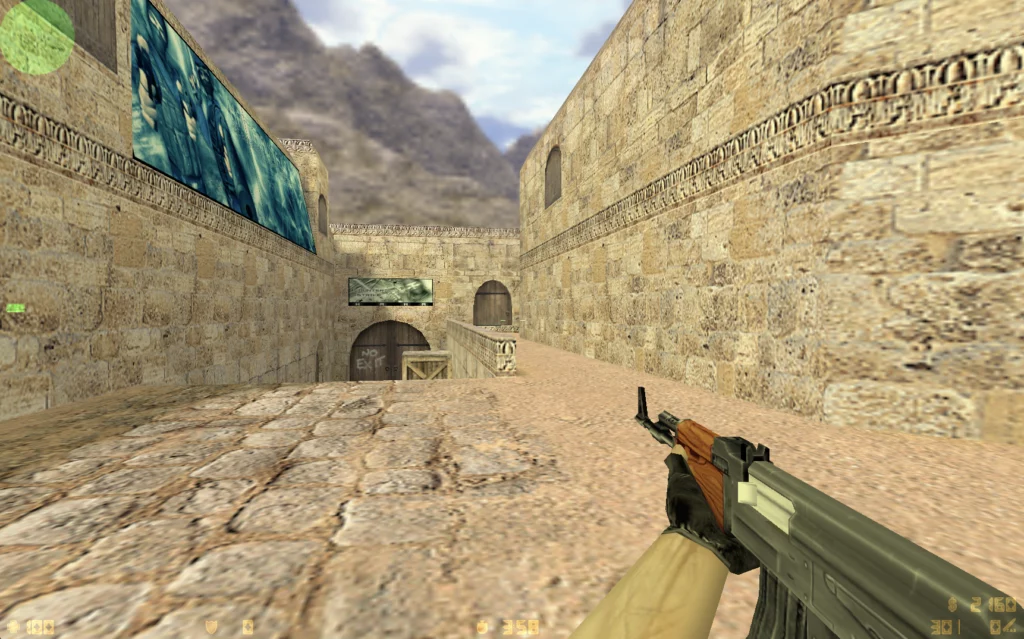Click the armor shield icon
Screen dimensions: 1024x639
212,627
